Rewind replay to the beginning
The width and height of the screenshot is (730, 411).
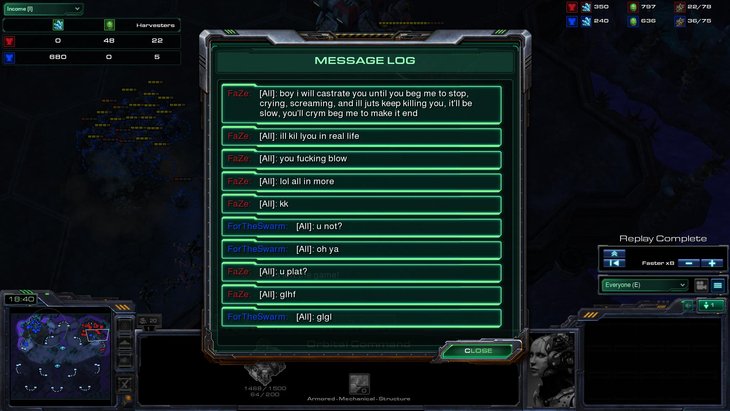[616, 263]
